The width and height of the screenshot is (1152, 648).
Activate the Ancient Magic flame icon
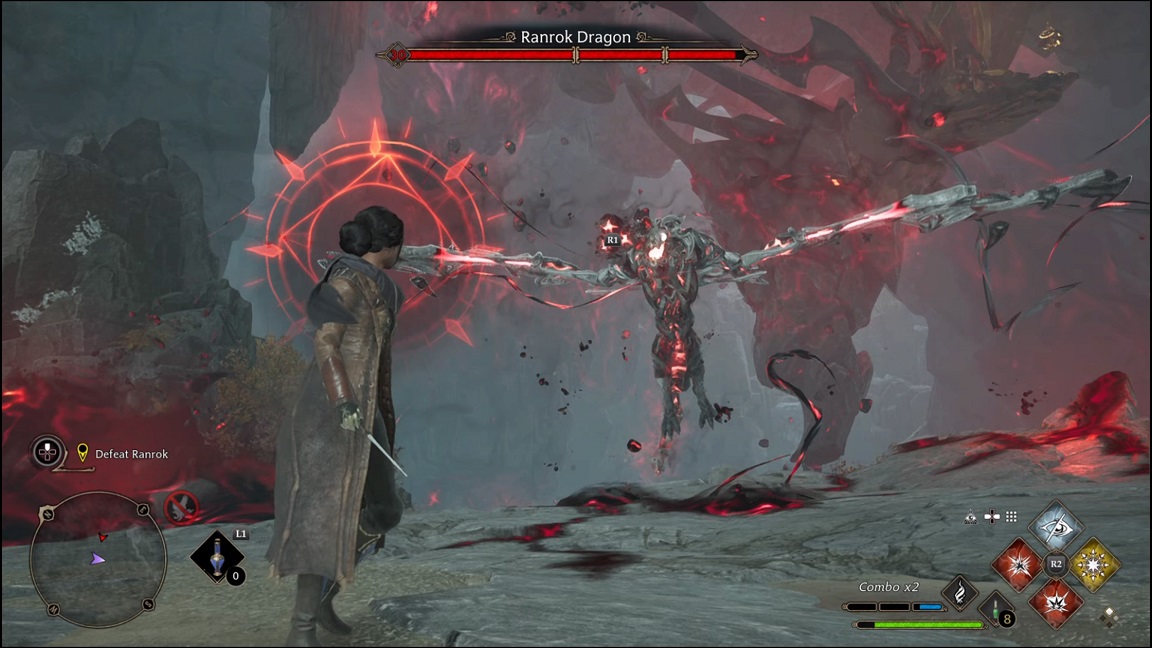[960, 593]
